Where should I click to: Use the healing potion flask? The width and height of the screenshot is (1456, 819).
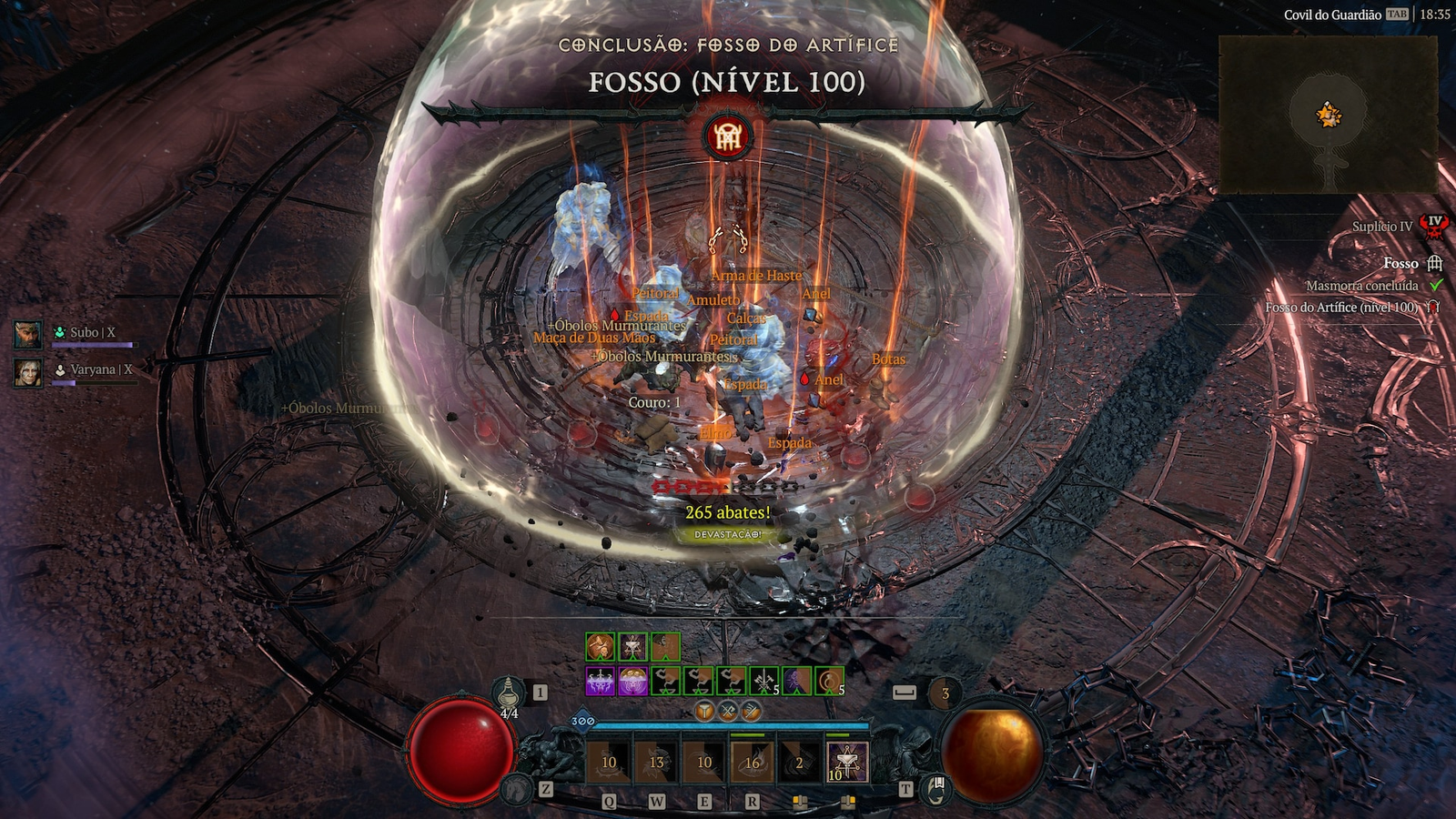click(x=510, y=693)
